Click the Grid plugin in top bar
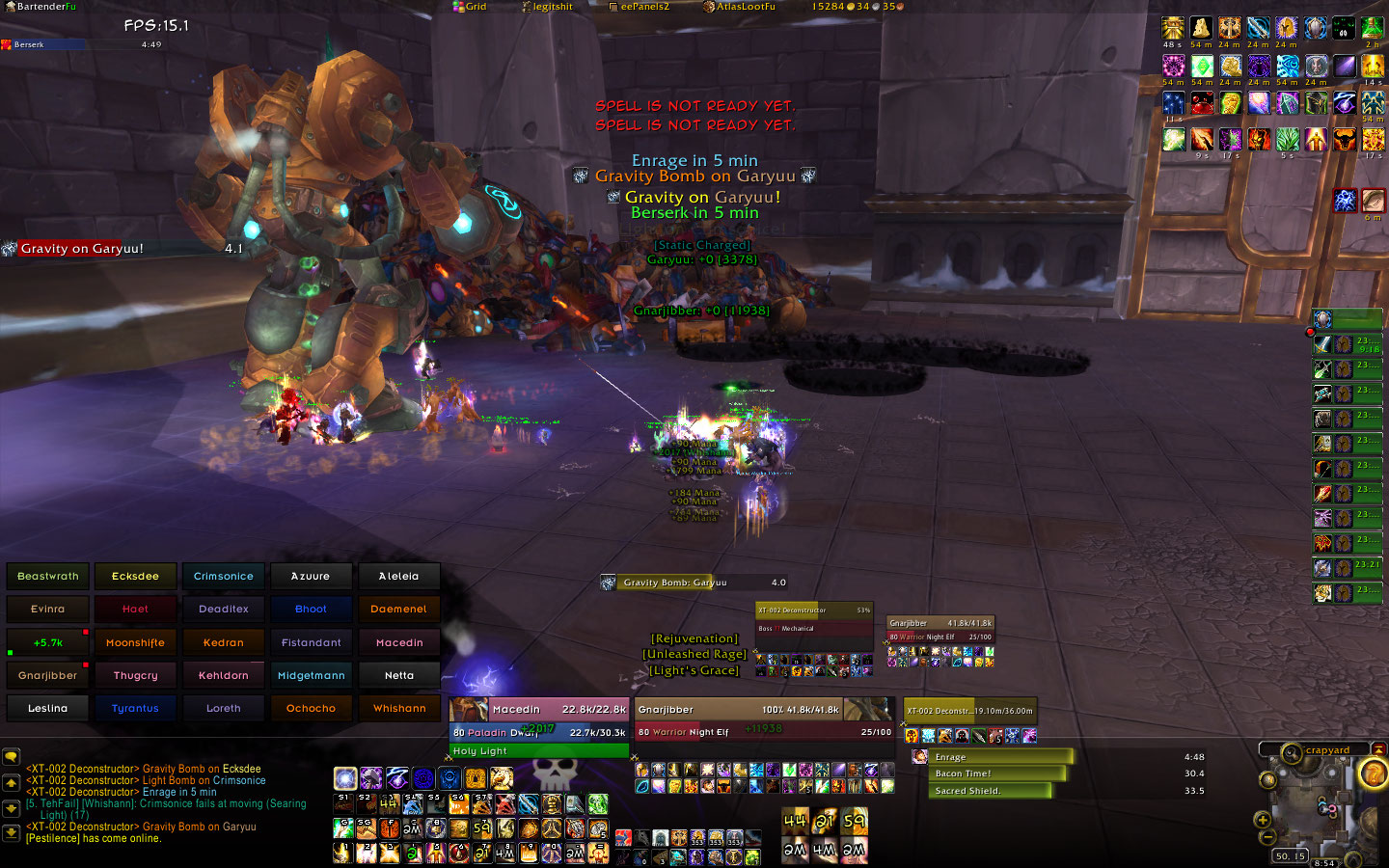 coord(471,7)
